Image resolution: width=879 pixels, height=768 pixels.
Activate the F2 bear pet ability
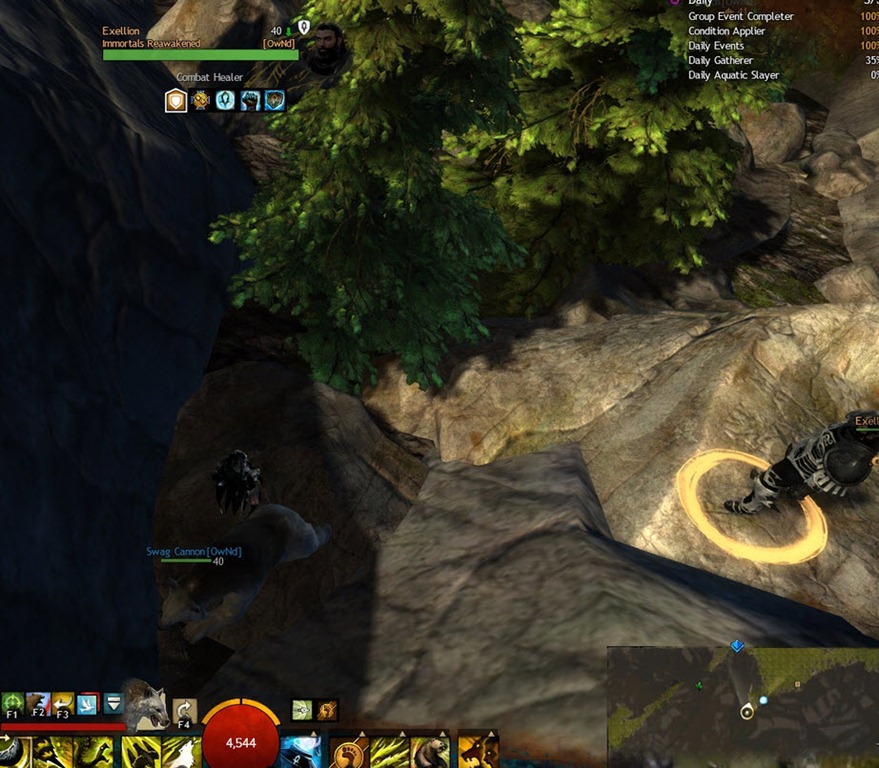click(37, 703)
